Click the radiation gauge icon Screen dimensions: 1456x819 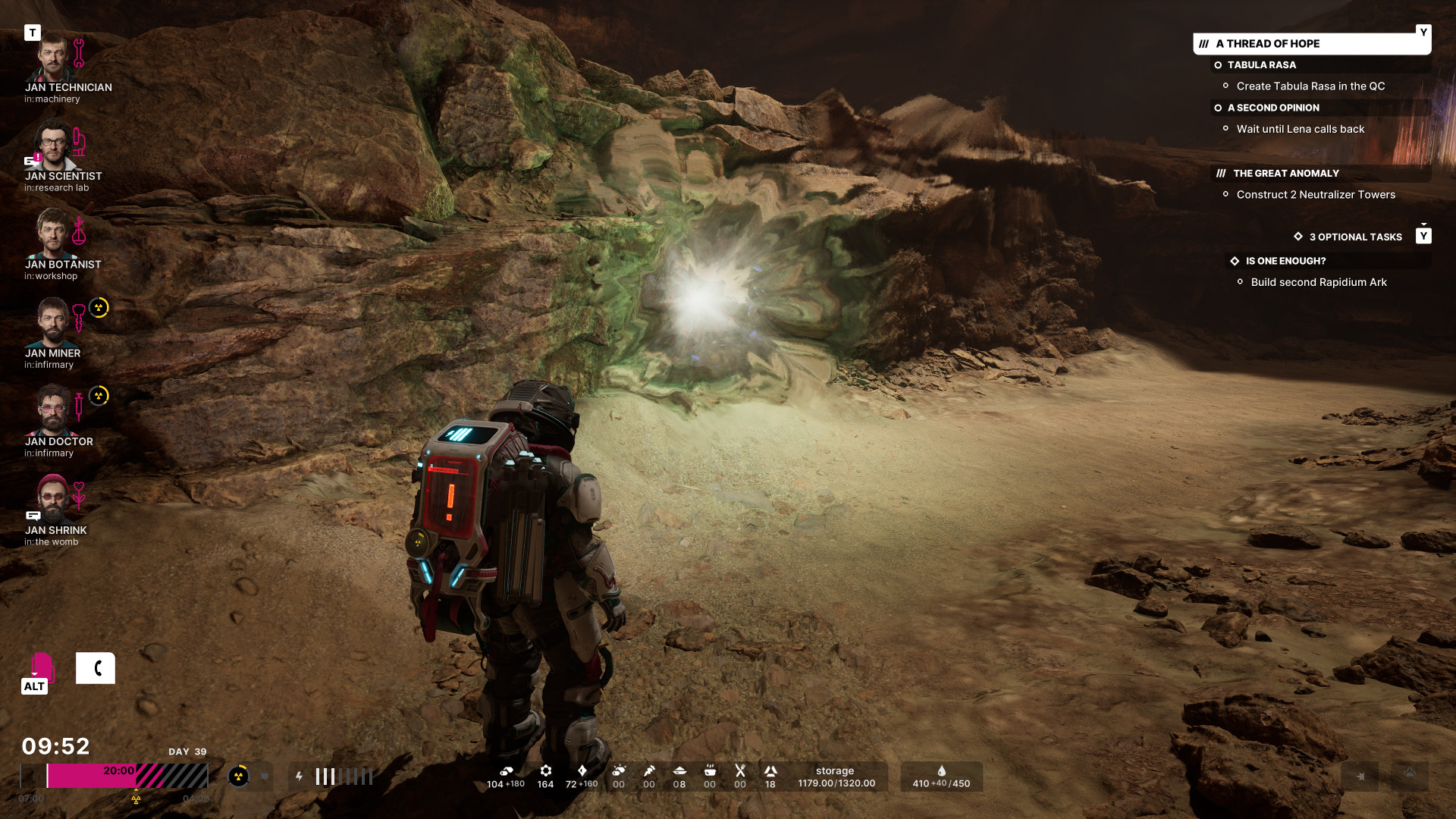pos(239,777)
